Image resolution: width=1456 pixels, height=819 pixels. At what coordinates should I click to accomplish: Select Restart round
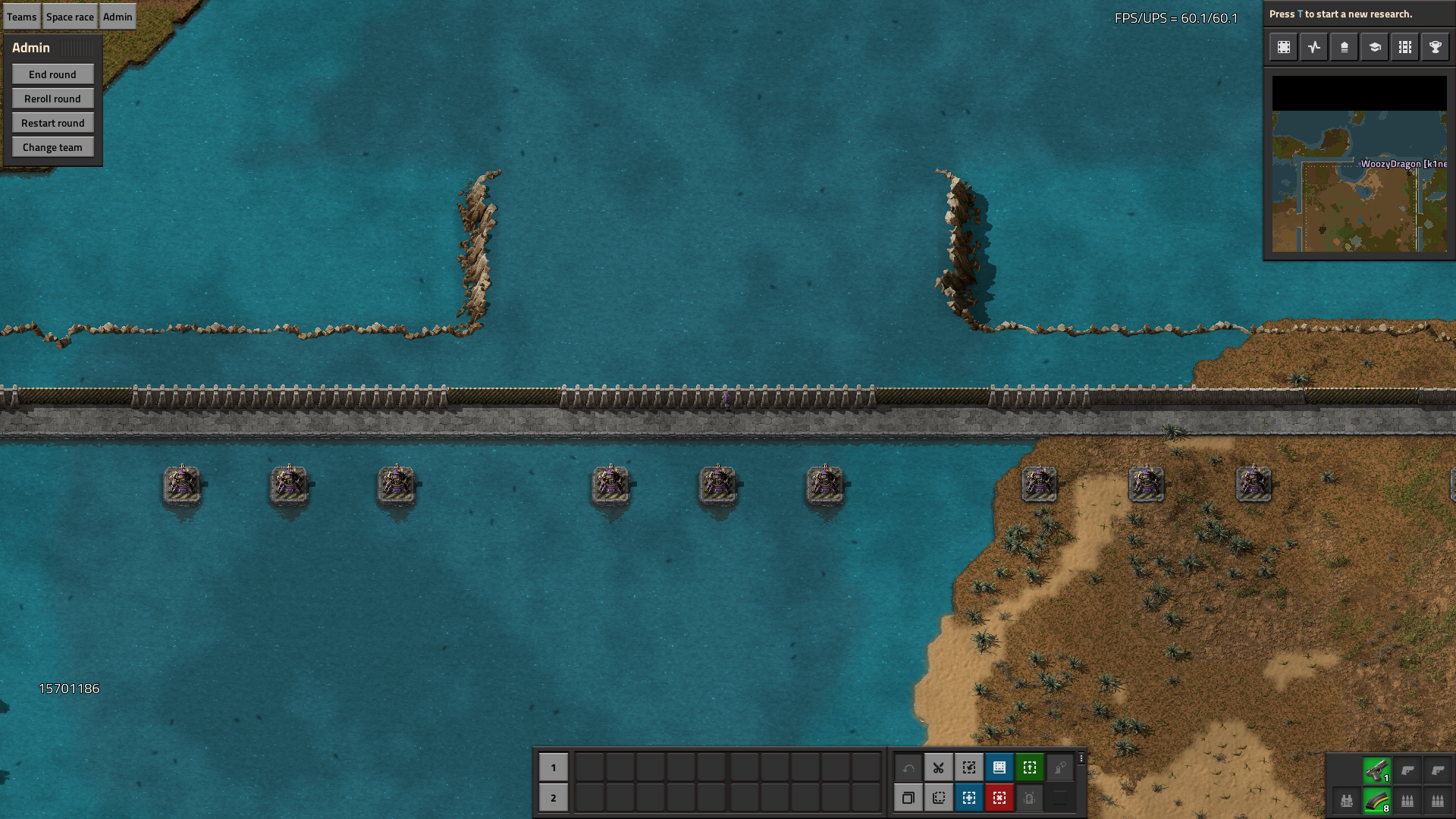coord(52,123)
